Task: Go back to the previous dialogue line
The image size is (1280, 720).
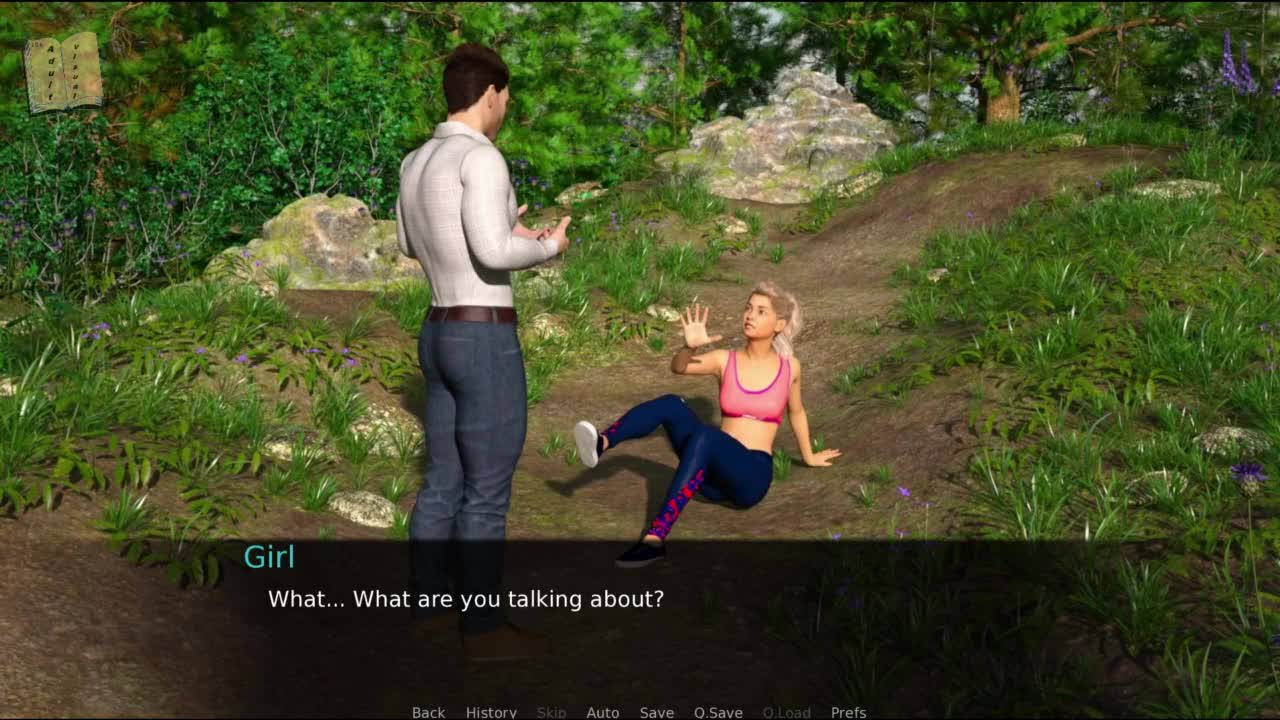Action: click(x=428, y=712)
